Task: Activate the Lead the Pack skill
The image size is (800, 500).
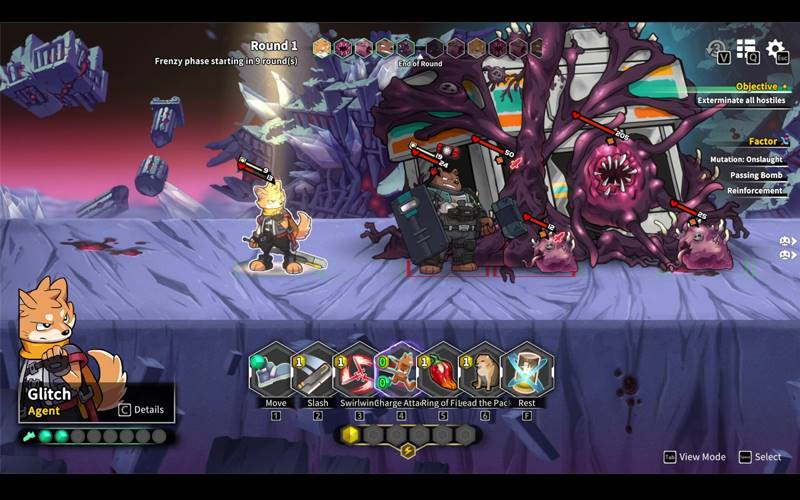Action: [x=485, y=370]
